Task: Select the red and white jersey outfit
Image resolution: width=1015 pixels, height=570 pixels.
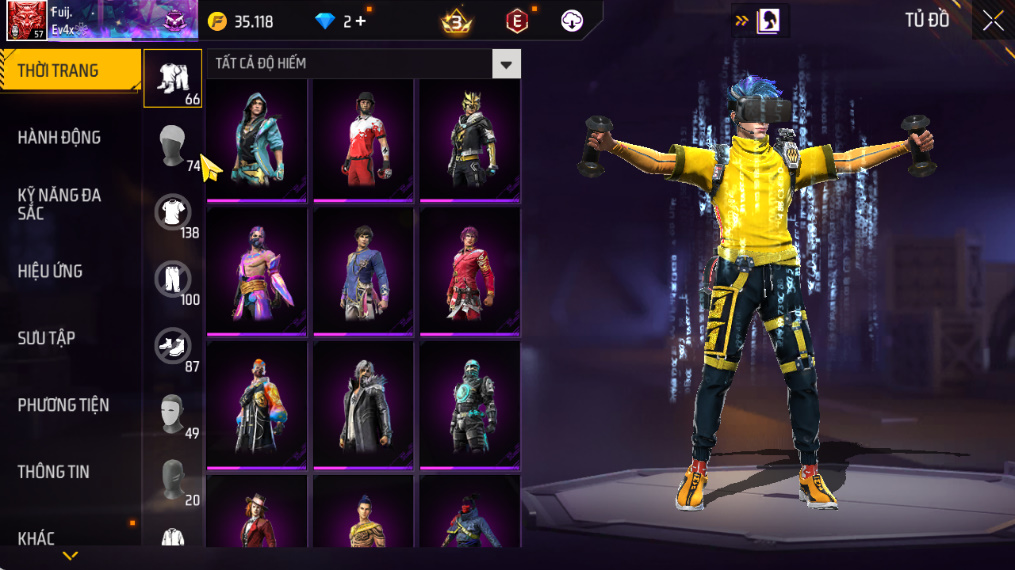Action: 363,138
